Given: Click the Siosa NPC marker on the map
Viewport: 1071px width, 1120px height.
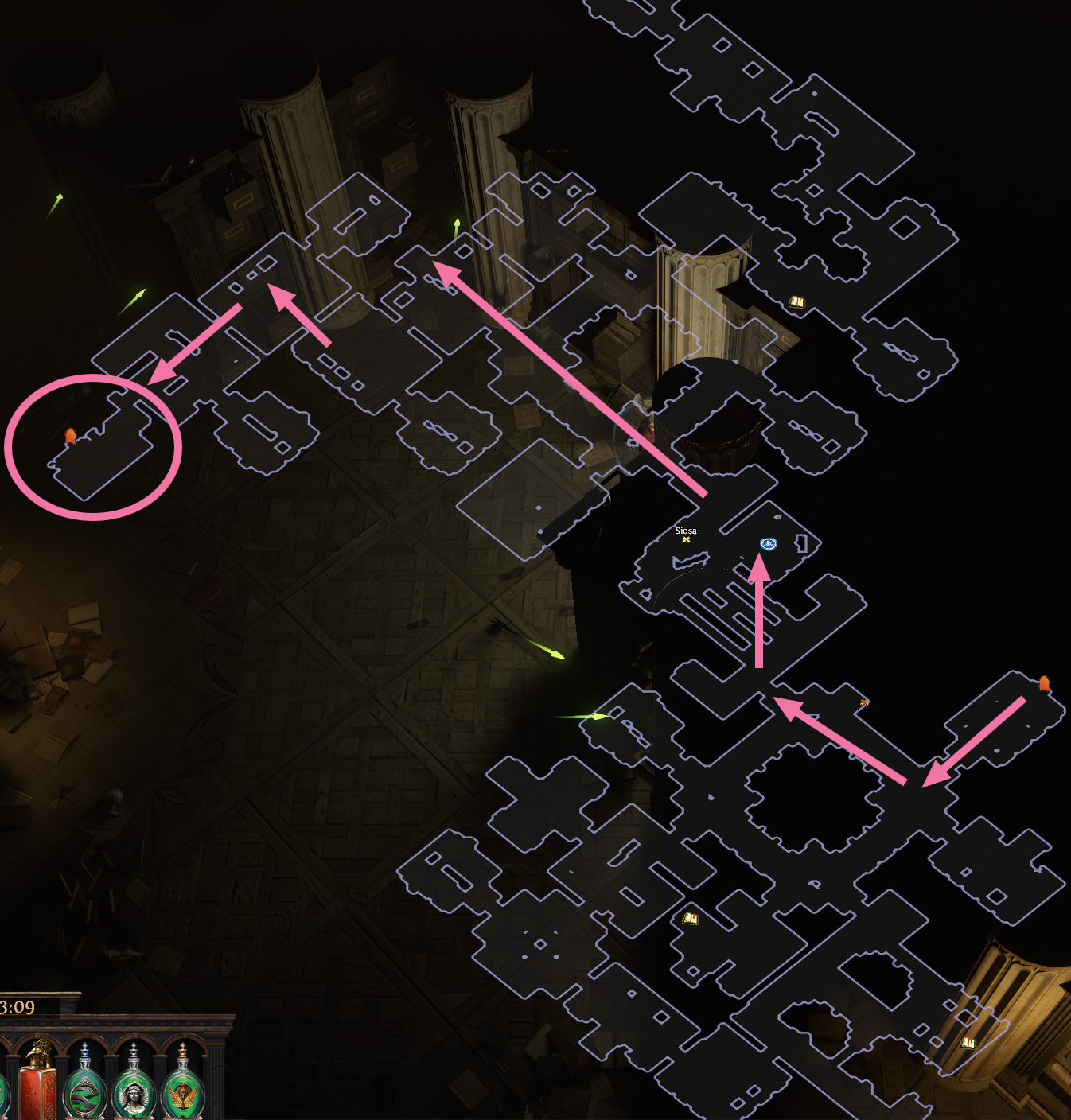Looking at the screenshot, I should tap(686, 539).
